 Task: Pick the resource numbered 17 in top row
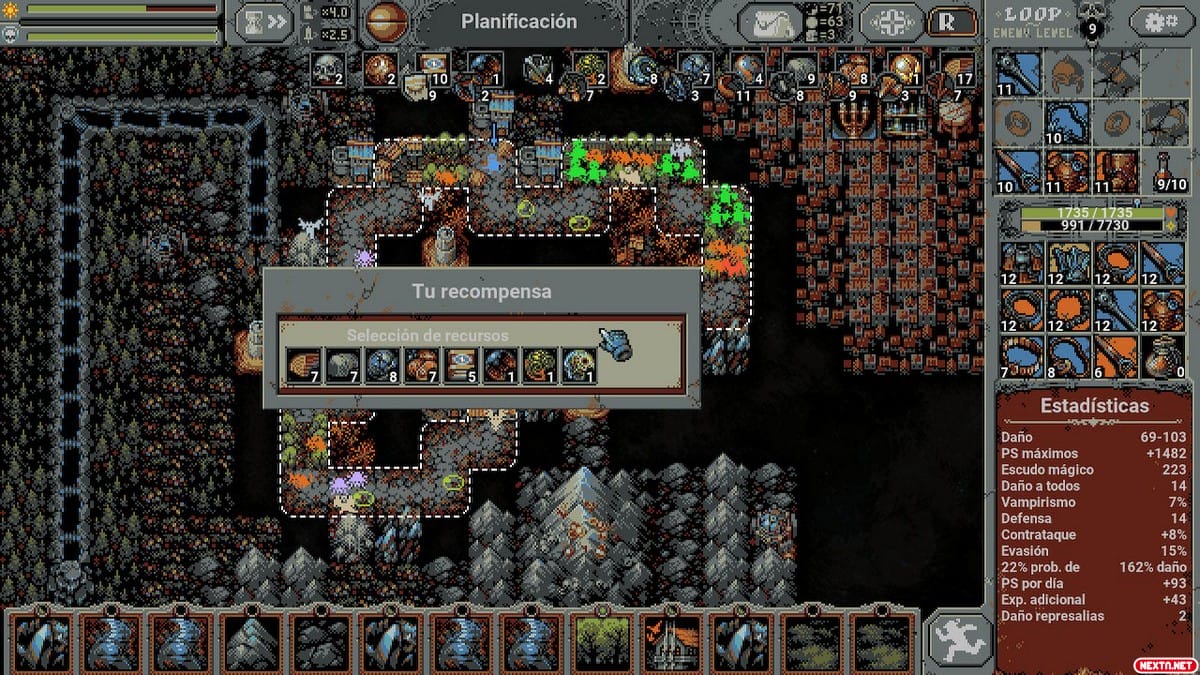957,70
